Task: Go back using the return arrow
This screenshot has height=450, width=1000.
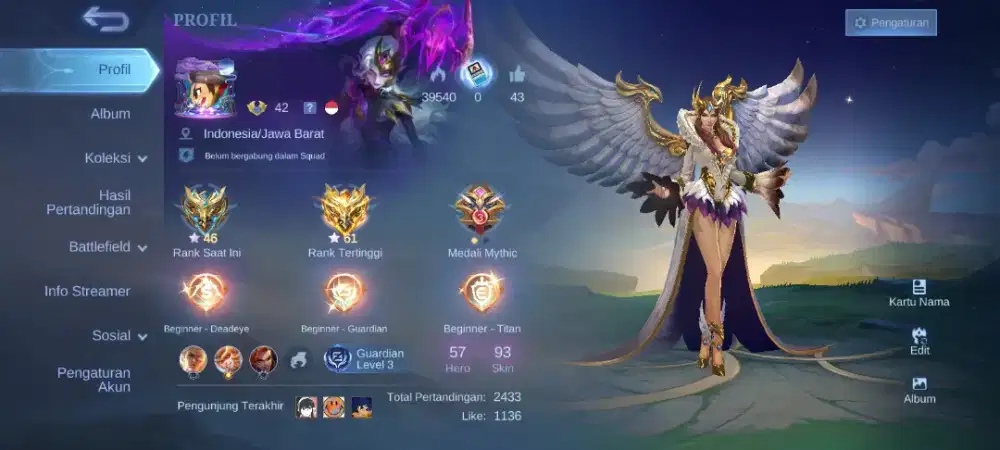Action: 105,19
